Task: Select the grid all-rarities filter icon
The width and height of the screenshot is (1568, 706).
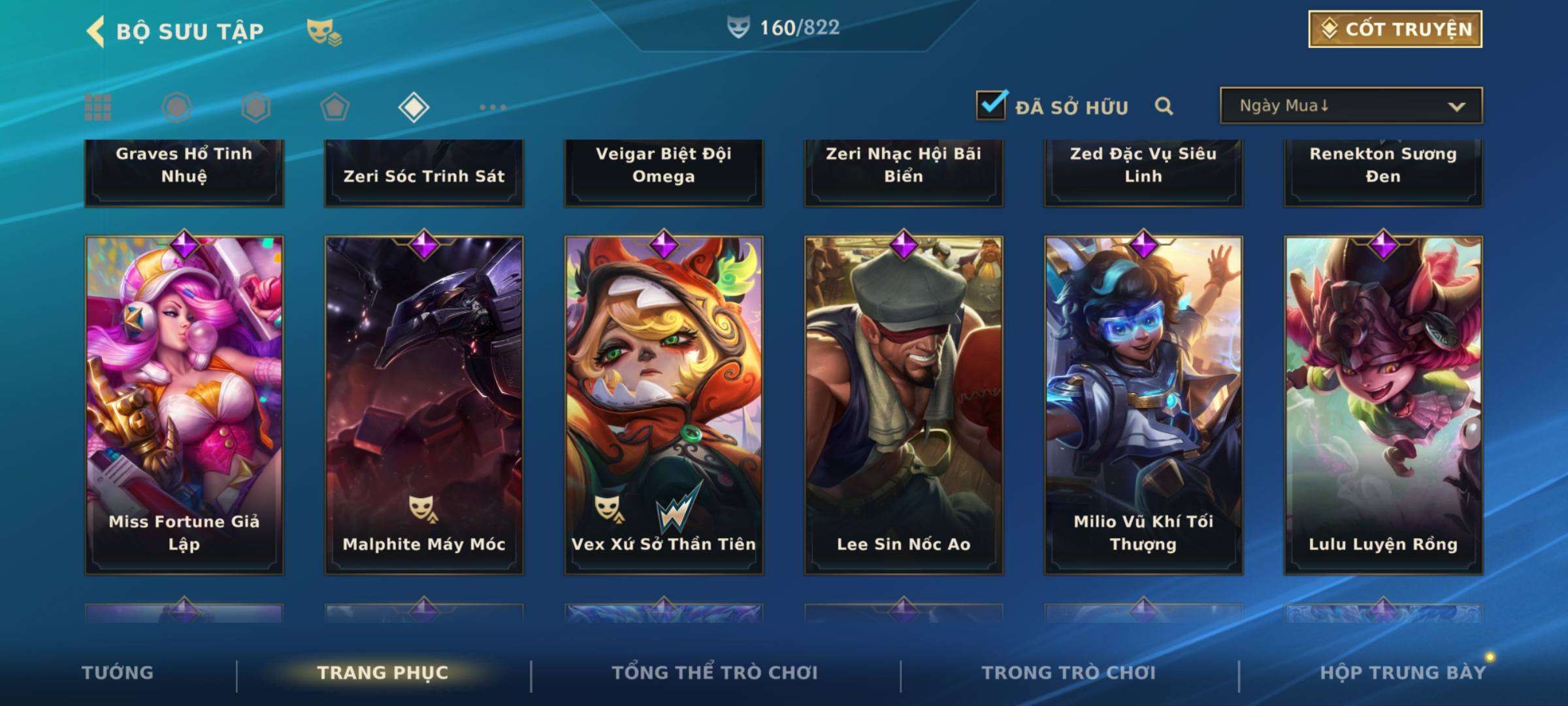Action: coord(98,107)
